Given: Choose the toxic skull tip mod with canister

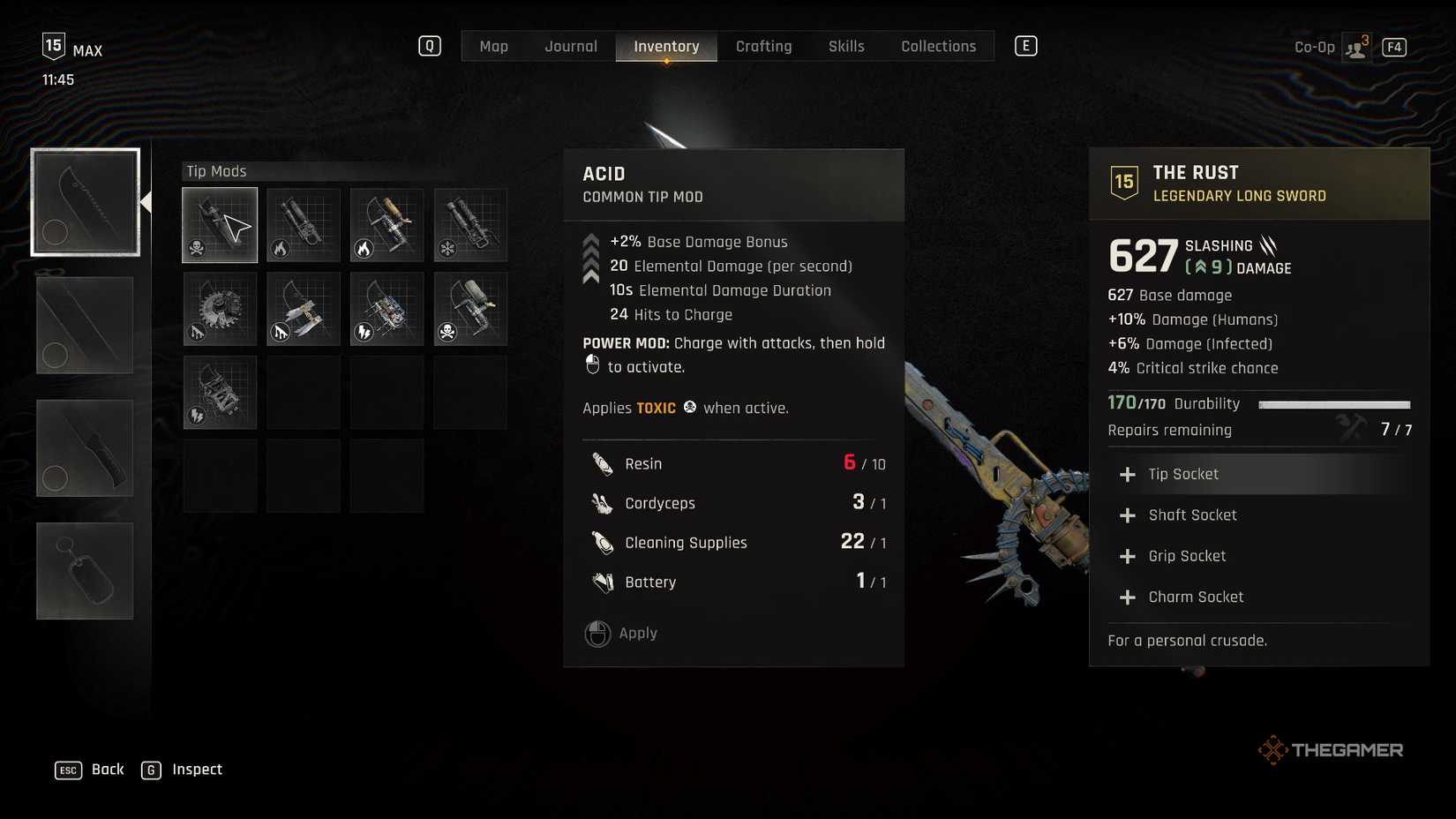Looking at the screenshot, I should 470,309.
